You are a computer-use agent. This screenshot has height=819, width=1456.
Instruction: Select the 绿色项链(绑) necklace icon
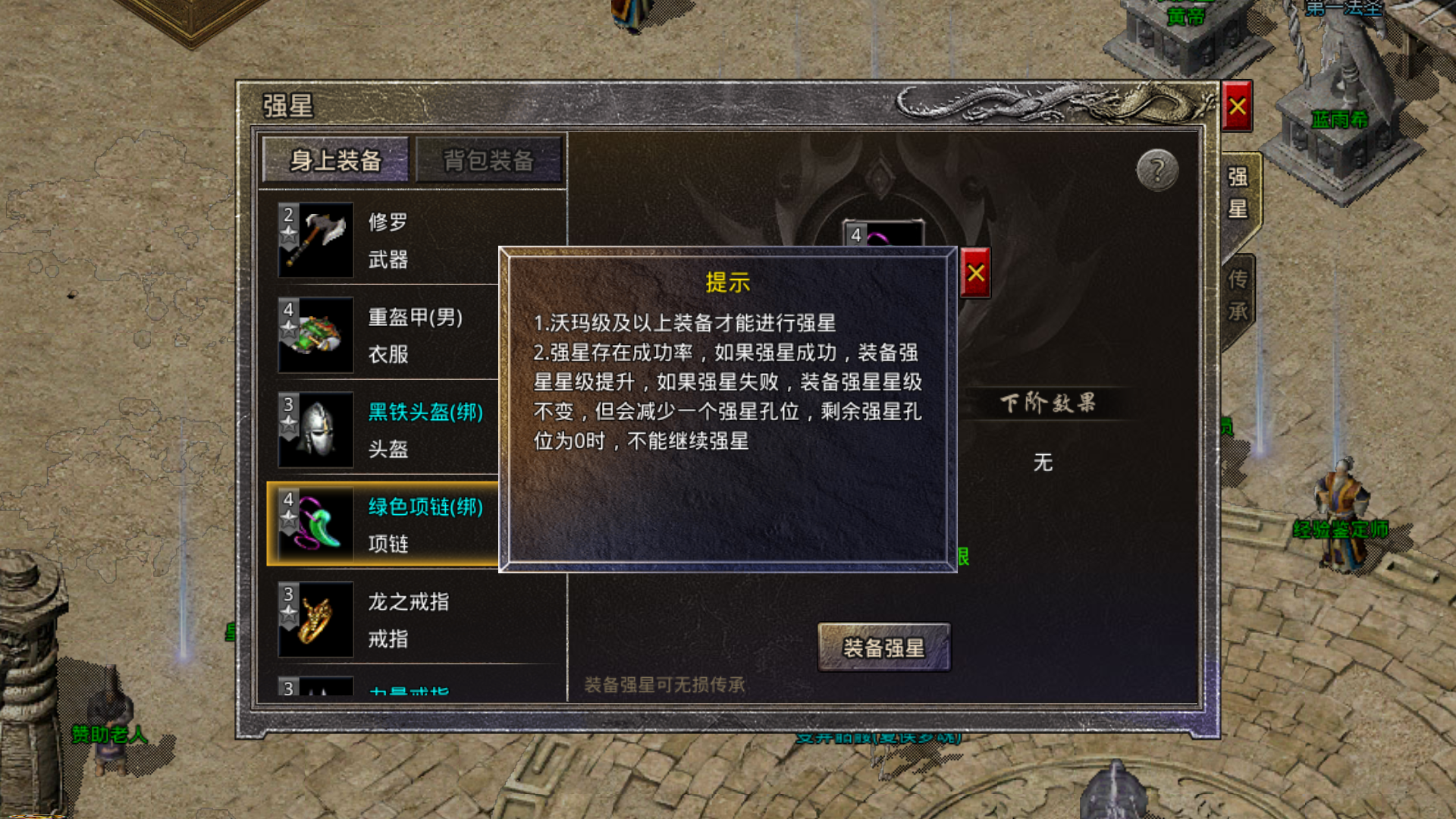(x=316, y=523)
